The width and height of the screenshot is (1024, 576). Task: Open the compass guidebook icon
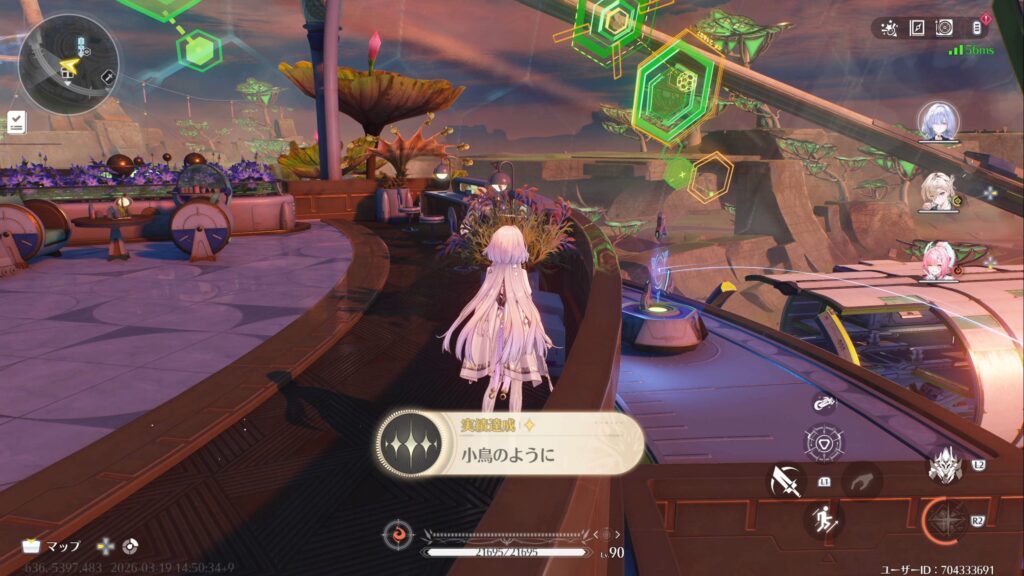916,28
